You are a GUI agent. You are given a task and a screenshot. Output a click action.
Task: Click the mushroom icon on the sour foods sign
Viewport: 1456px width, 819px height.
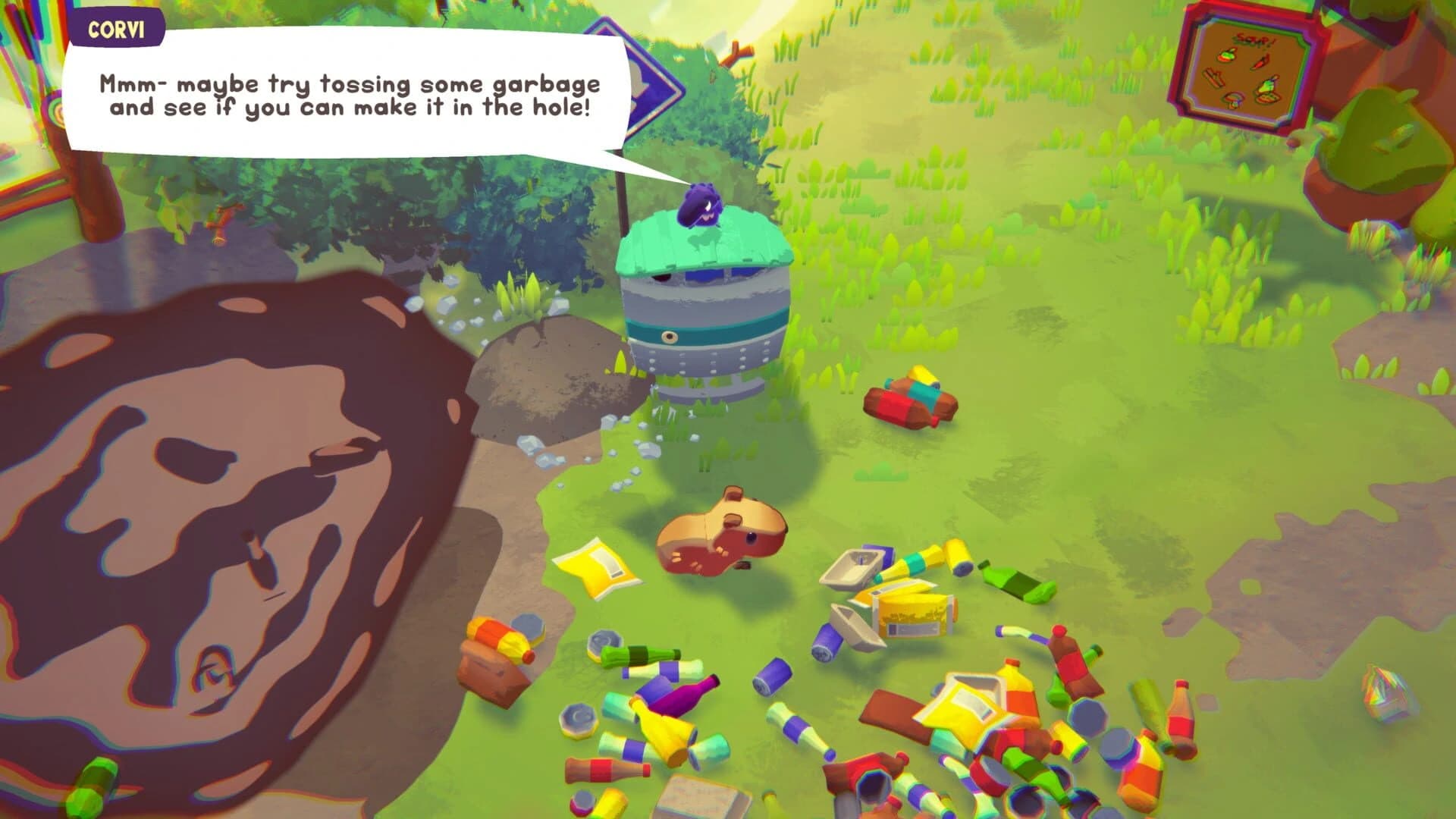pyautogui.click(x=1233, y=102)
